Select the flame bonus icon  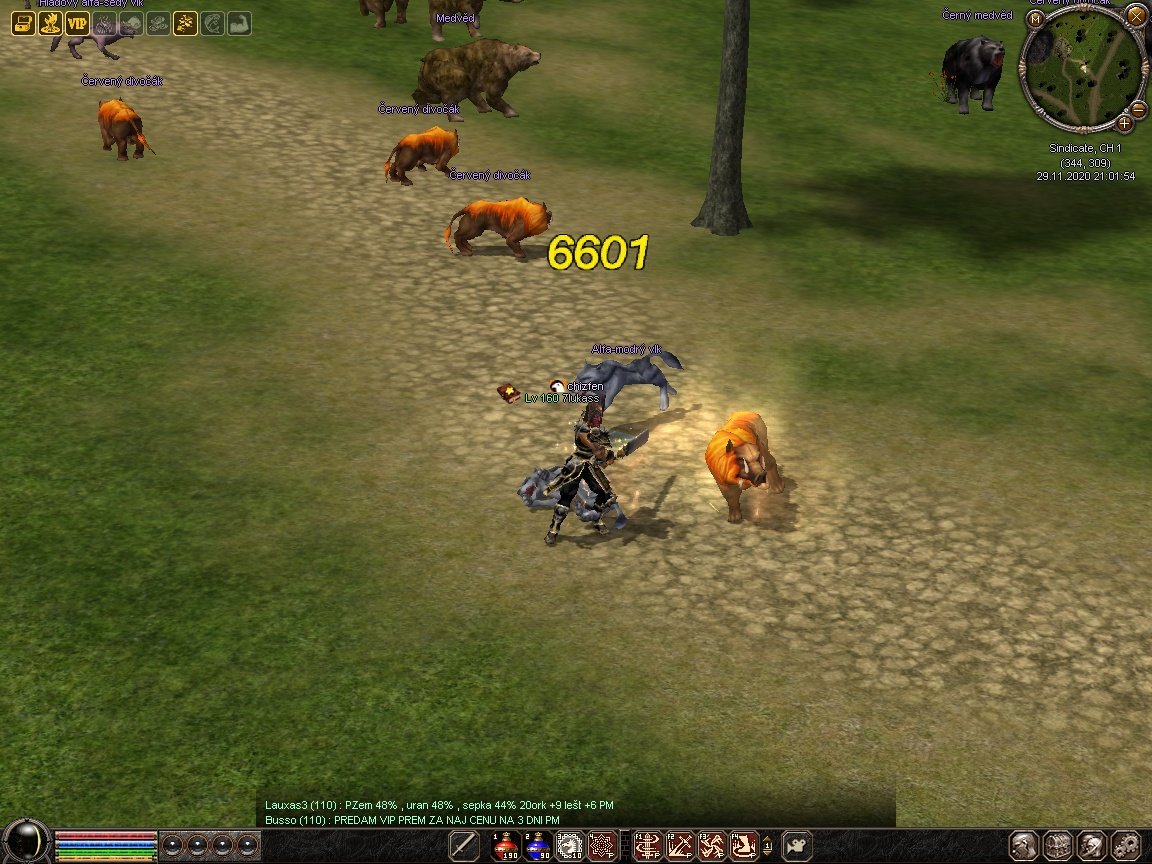tap(50, 23)
